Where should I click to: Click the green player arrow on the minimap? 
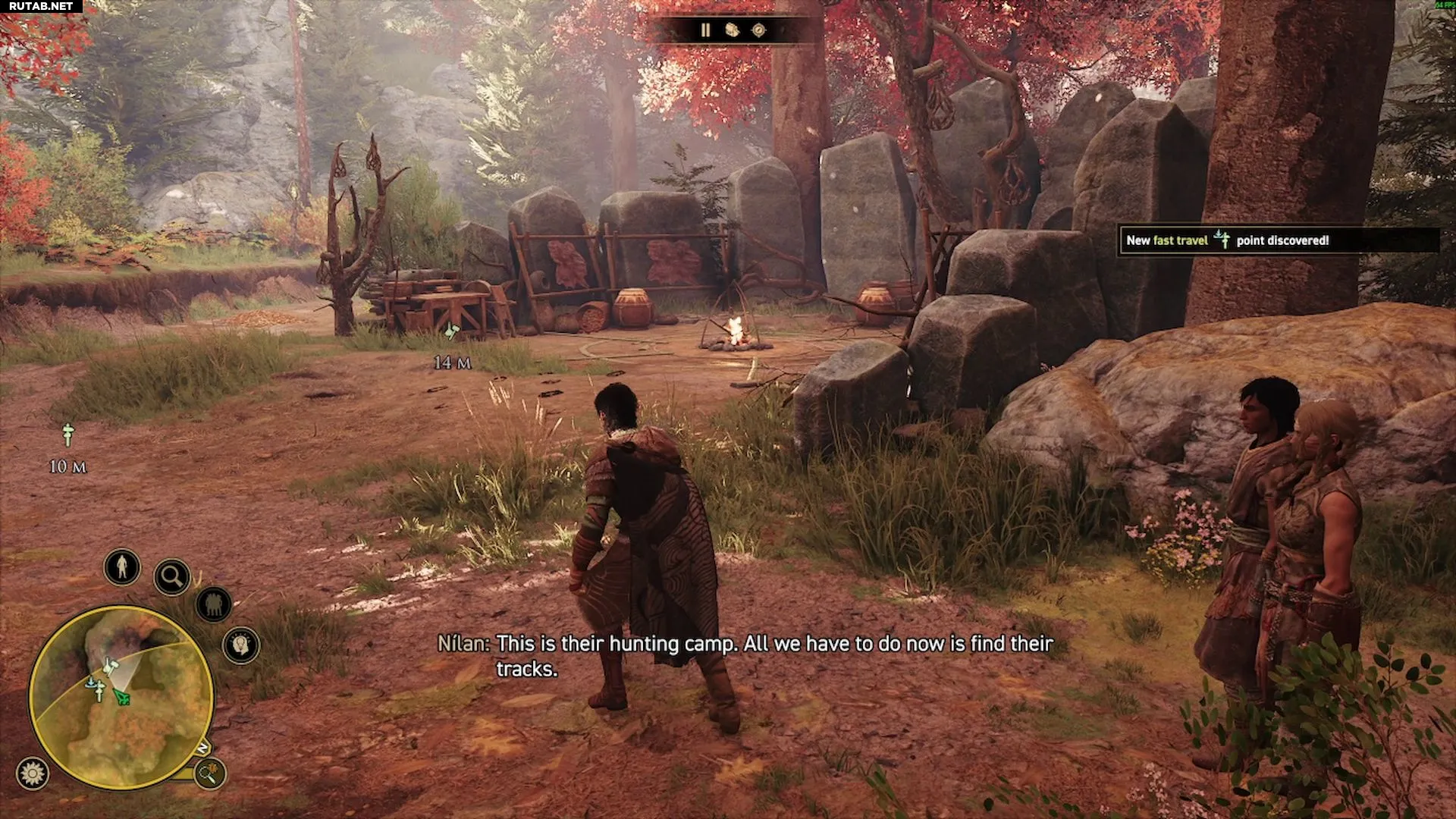[121, 696]
